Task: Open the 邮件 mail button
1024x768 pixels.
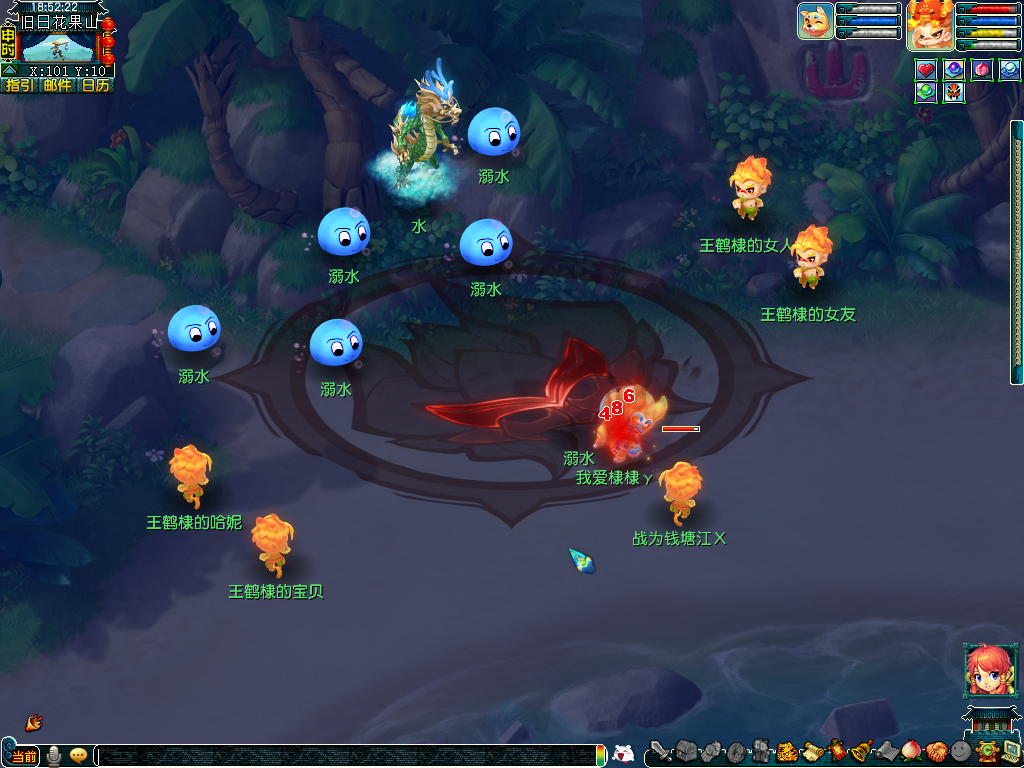Action: 57,85
